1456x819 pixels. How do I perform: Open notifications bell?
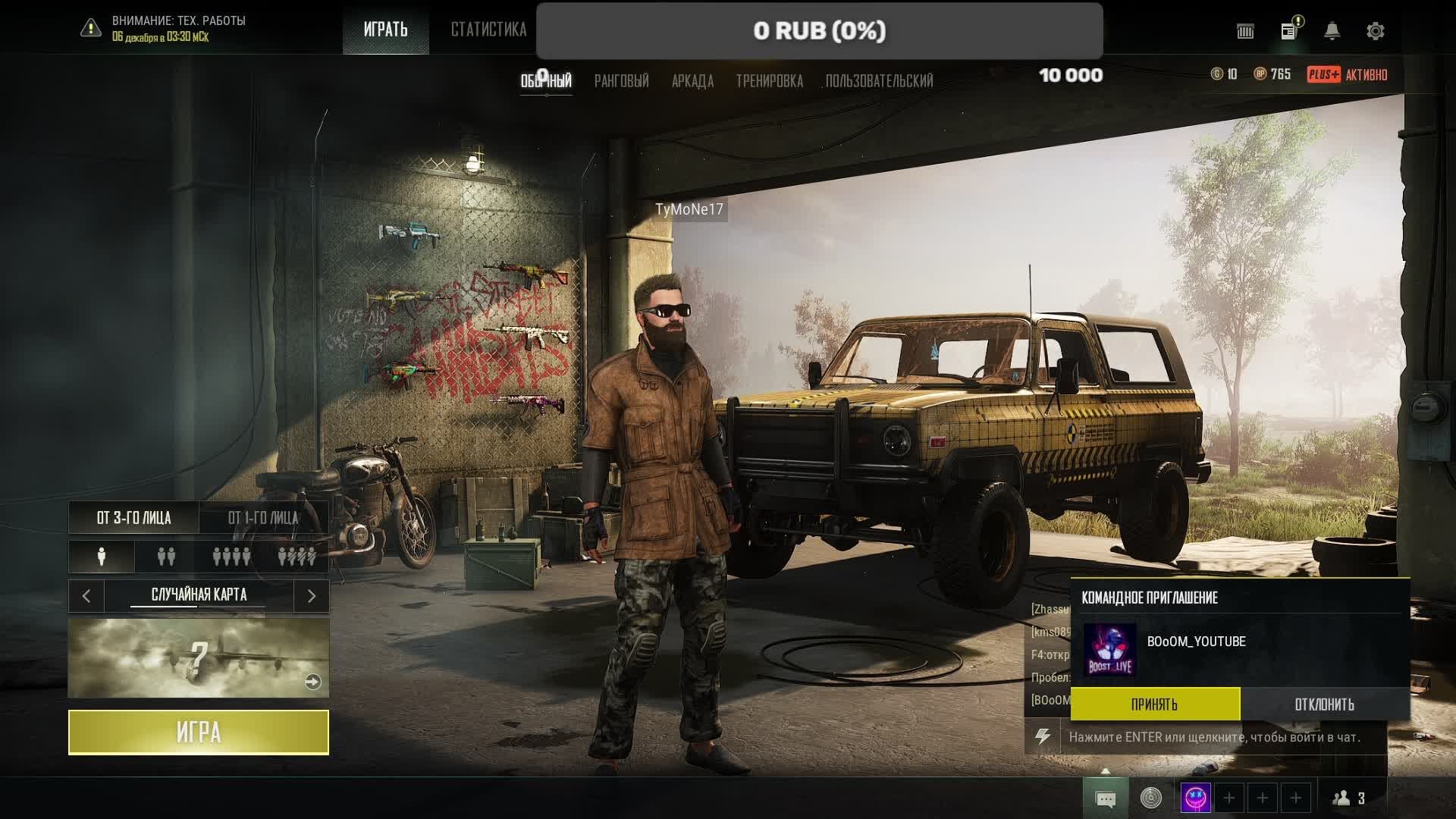[x=1332, y=31]
